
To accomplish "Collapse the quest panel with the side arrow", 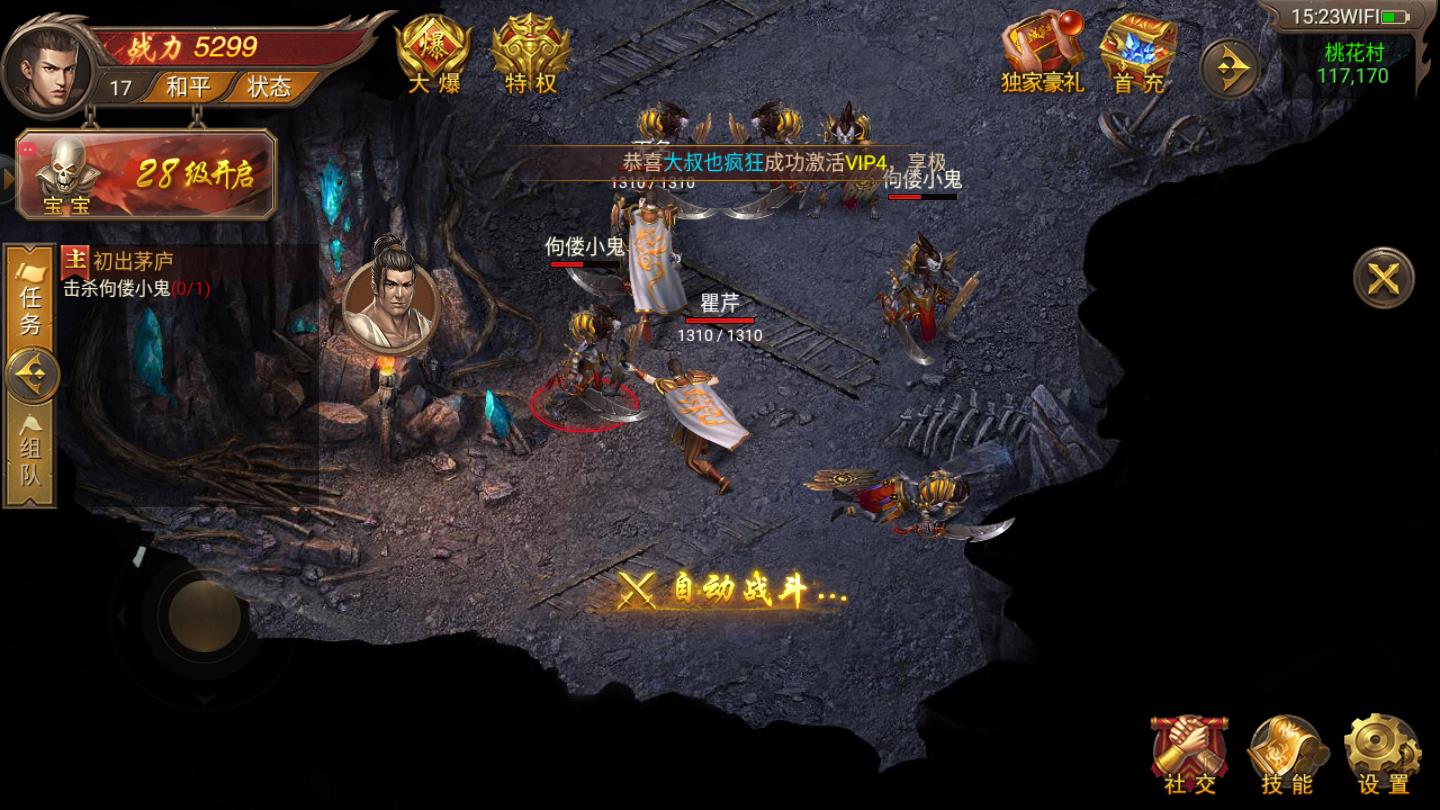I will [x=33, y=376].
